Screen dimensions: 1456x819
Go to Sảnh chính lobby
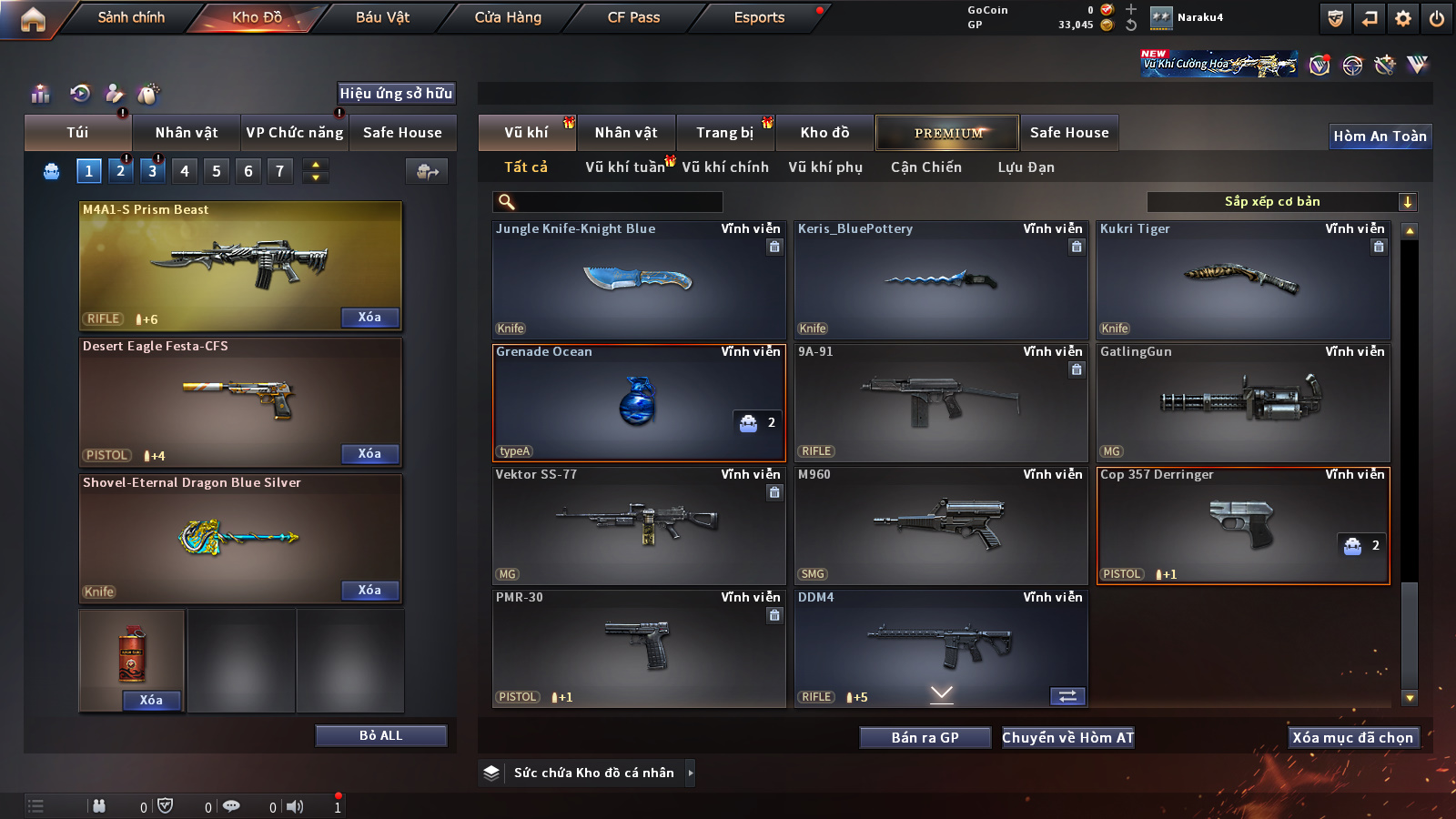click(x=131, y=17)
